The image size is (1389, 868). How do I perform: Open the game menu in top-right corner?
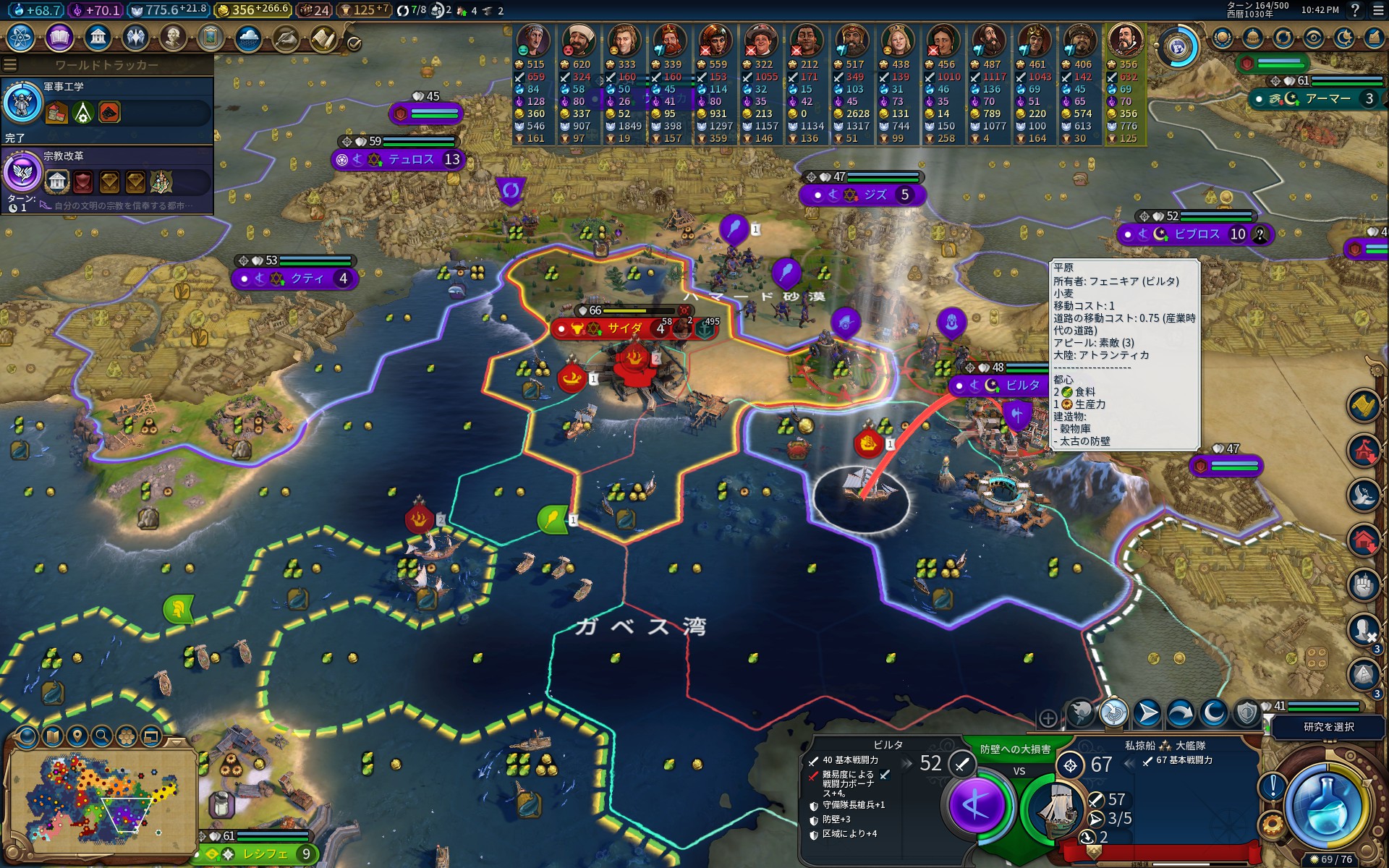[x=1377, y=10]
